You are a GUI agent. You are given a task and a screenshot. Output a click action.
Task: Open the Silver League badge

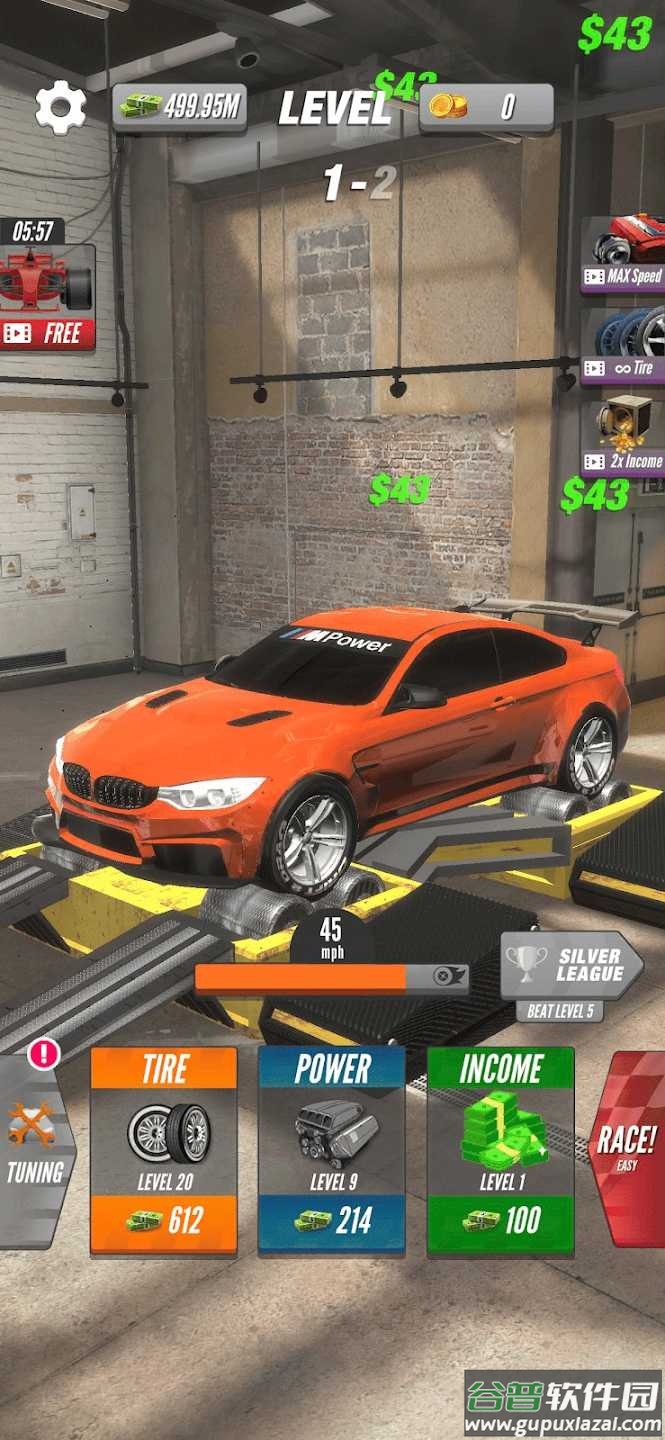(570, 966)
